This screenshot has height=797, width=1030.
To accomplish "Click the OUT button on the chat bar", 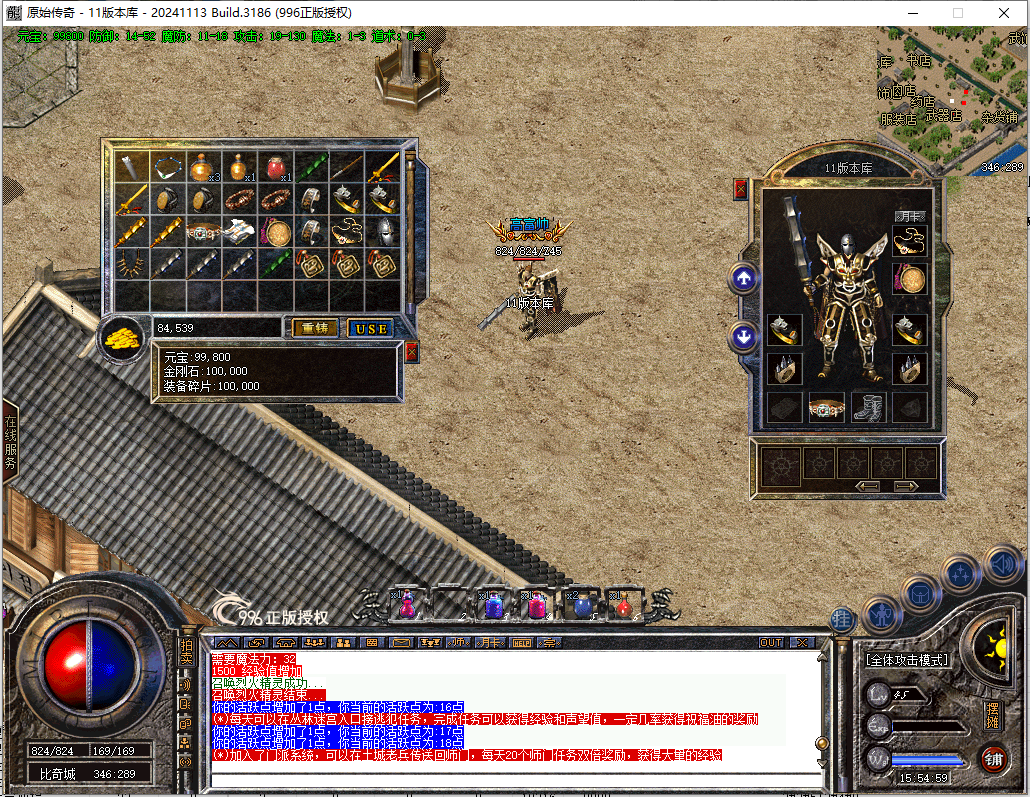I will [x=771, y=642].
